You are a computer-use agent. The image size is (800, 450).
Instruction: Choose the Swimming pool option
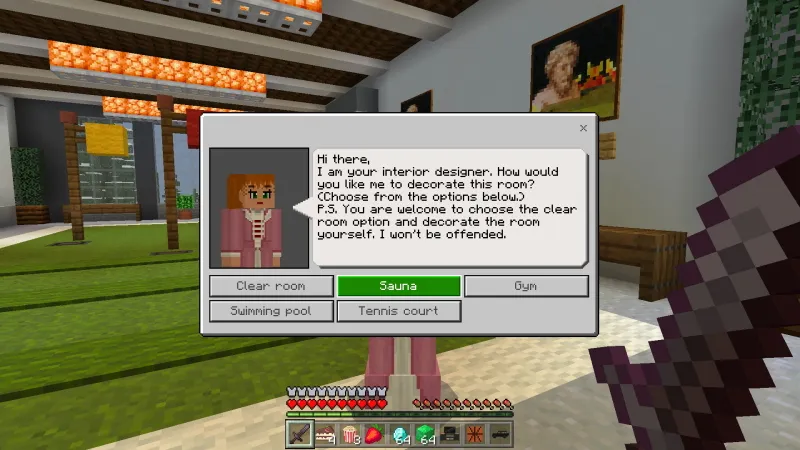pos(271,311)
